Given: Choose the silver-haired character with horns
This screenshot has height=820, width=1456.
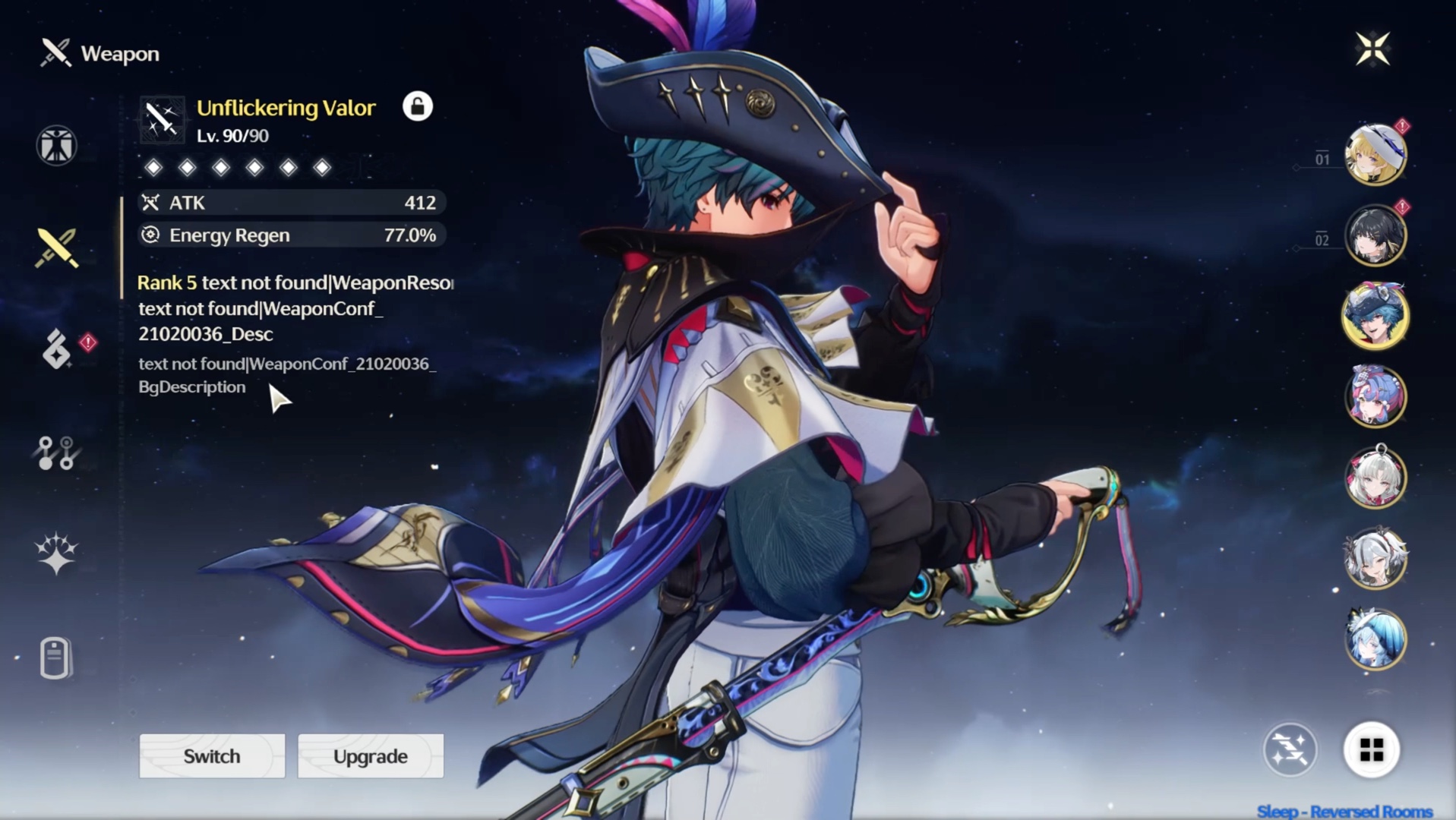Looking at the screenshot, I should (1375, 559).
